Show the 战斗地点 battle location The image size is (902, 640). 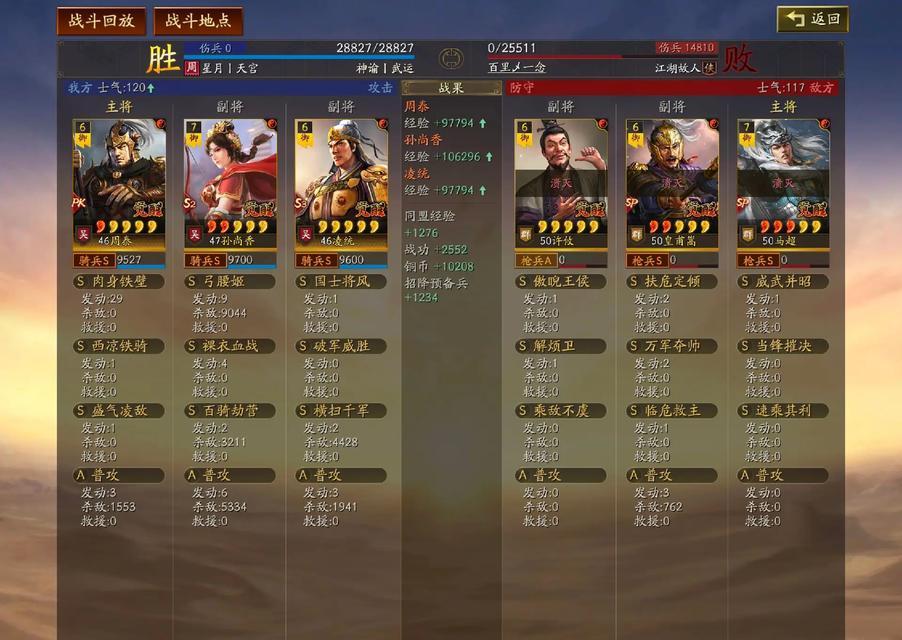point(197,20)
